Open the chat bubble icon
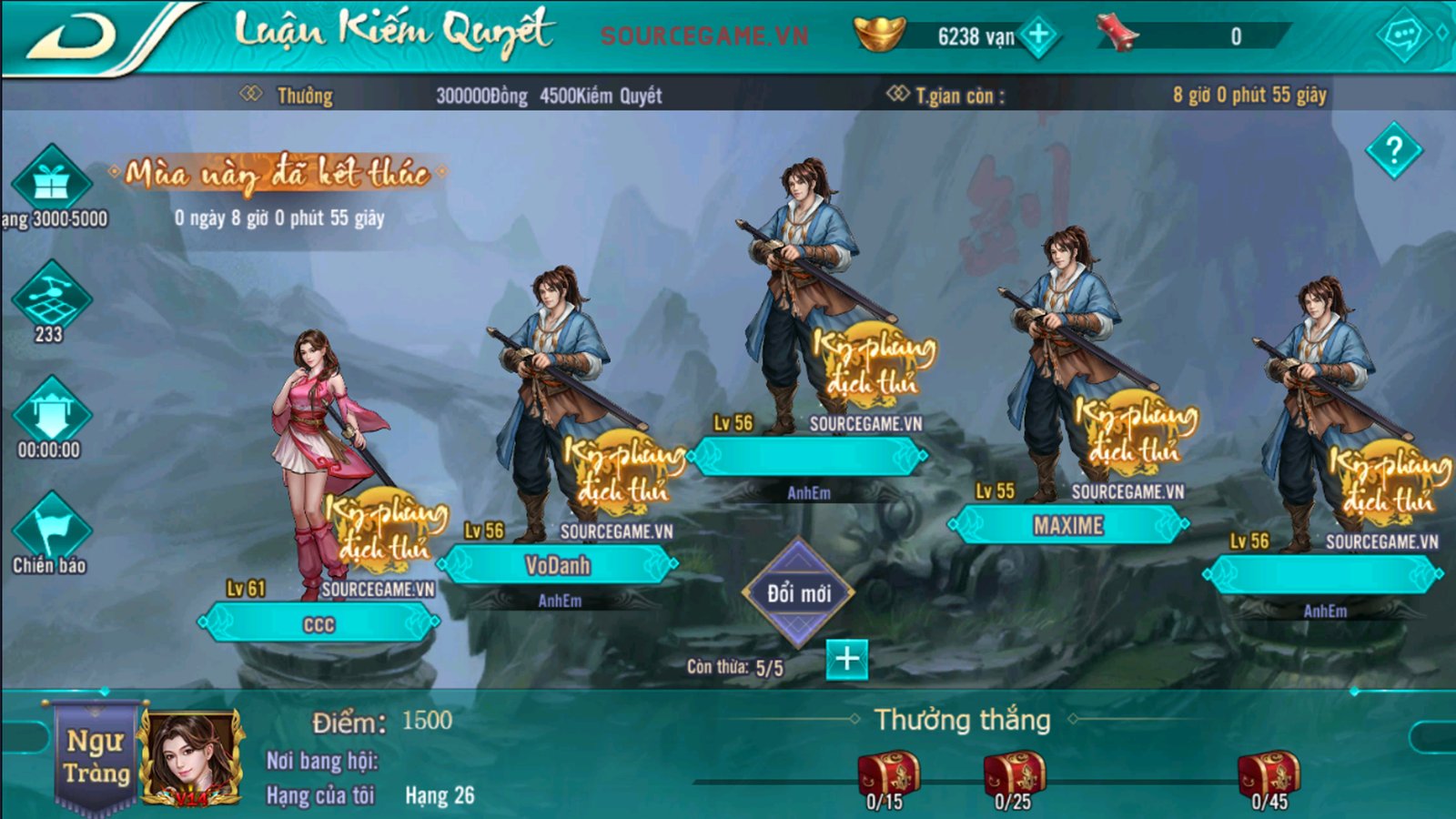The height and width of the screenshot is (819, 1456). pyautogui.click(x=1403, y=35)
